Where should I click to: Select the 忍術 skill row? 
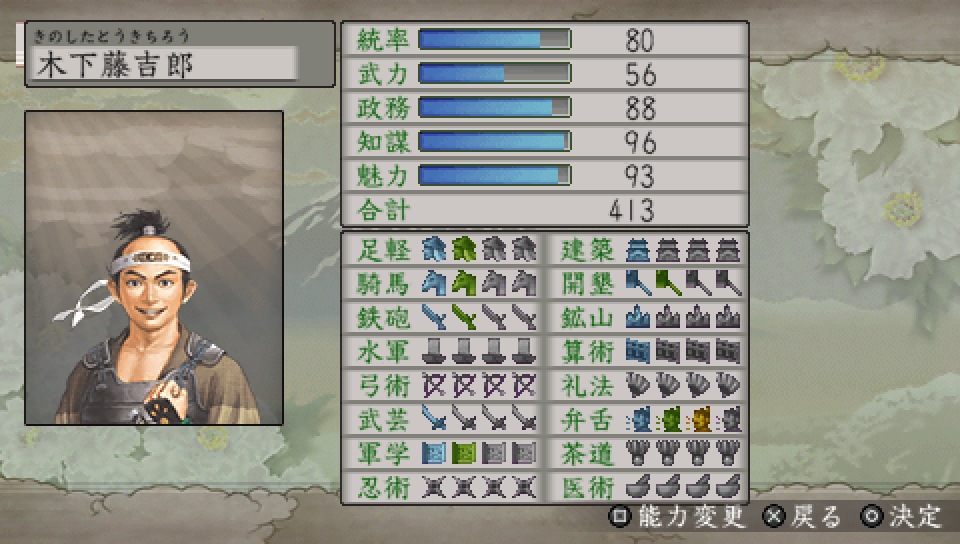pyautogui.click(x=442, y=487)
